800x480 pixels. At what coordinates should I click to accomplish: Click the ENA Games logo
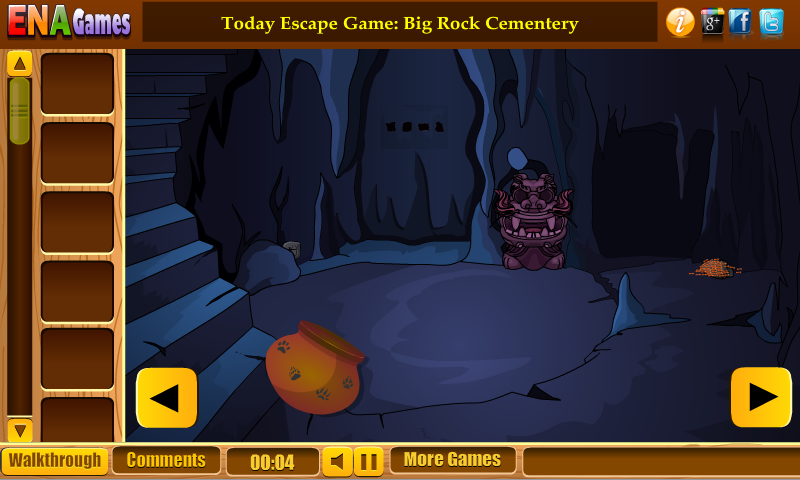(x=69, y=22)
